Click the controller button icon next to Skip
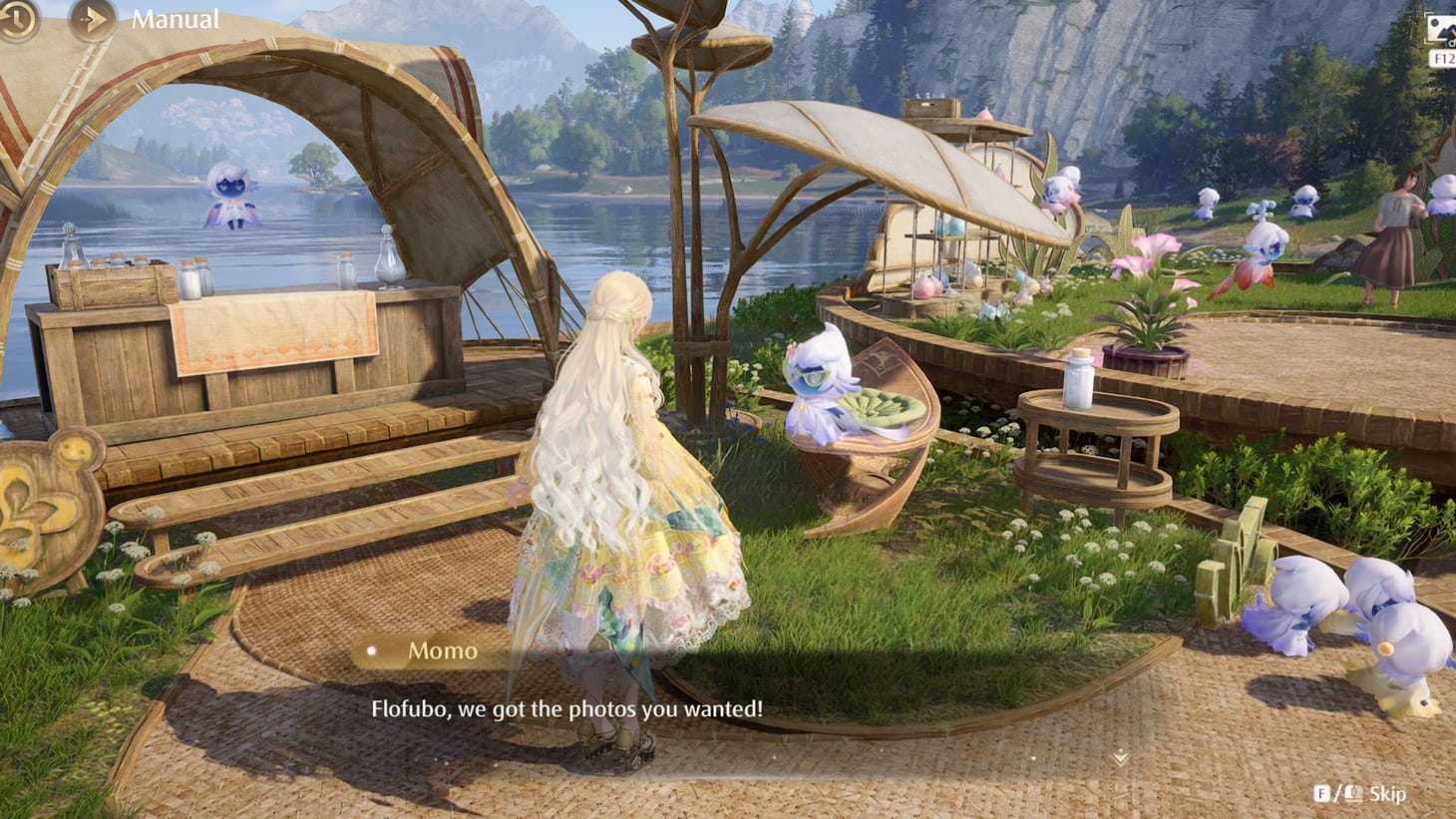The image size is (1456, 819). [1352, 793]
